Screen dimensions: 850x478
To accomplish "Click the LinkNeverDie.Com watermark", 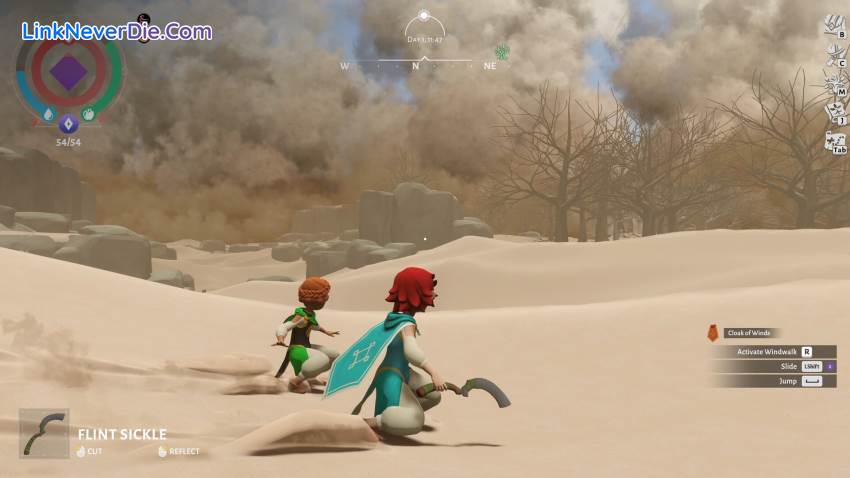I will coord(116,31).
